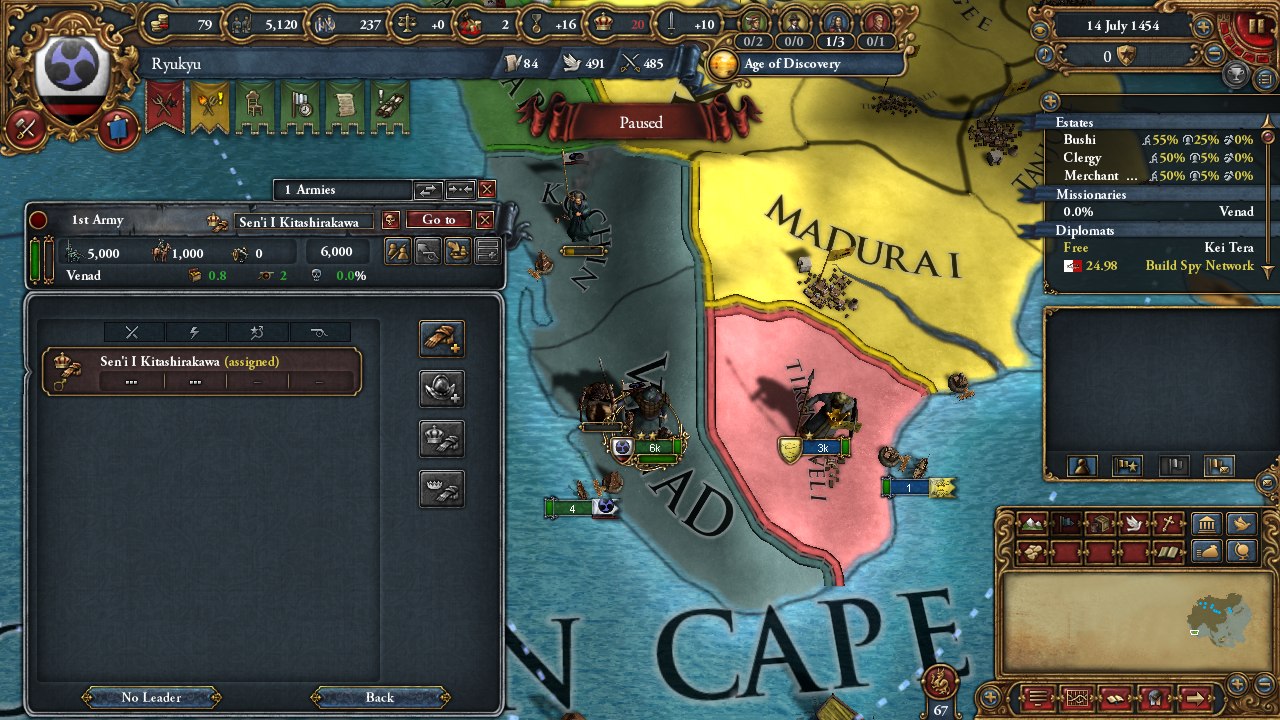Switch to the religious cross map mode
The width and height of the screenshot is (1280, 720).
point(1168,523)
